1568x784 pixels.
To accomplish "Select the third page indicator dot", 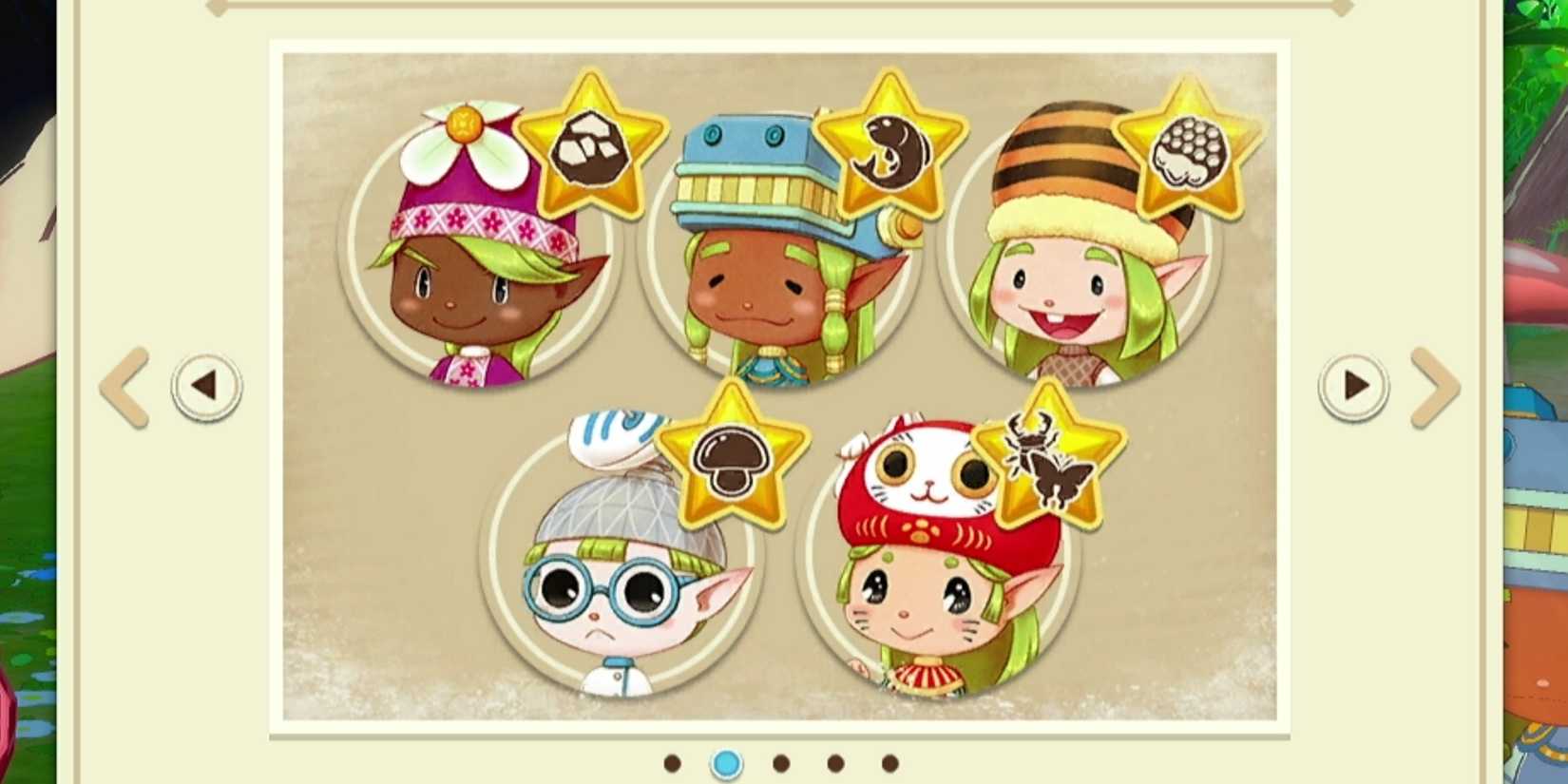I will click(x=781, y=761).
